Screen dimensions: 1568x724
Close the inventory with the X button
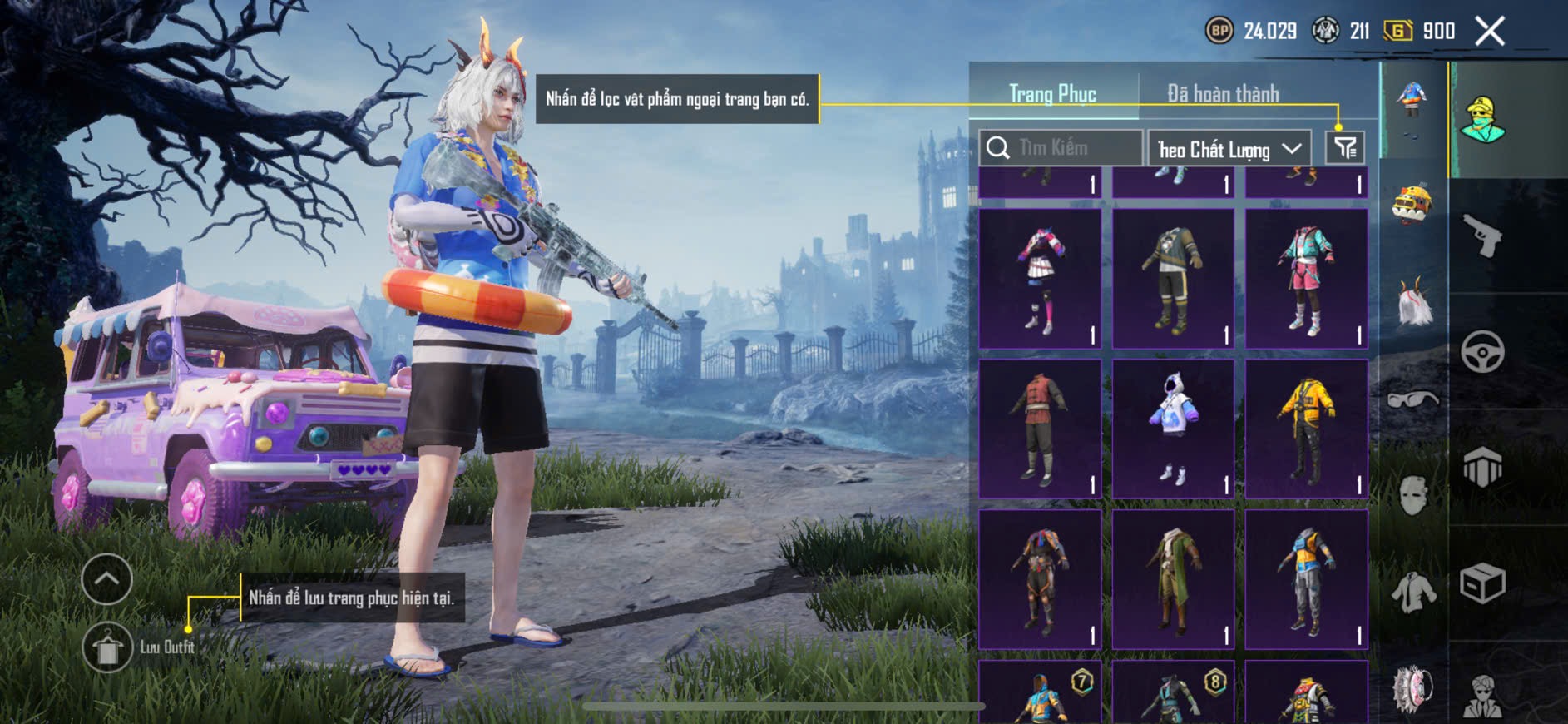(x=1489, y=32)
